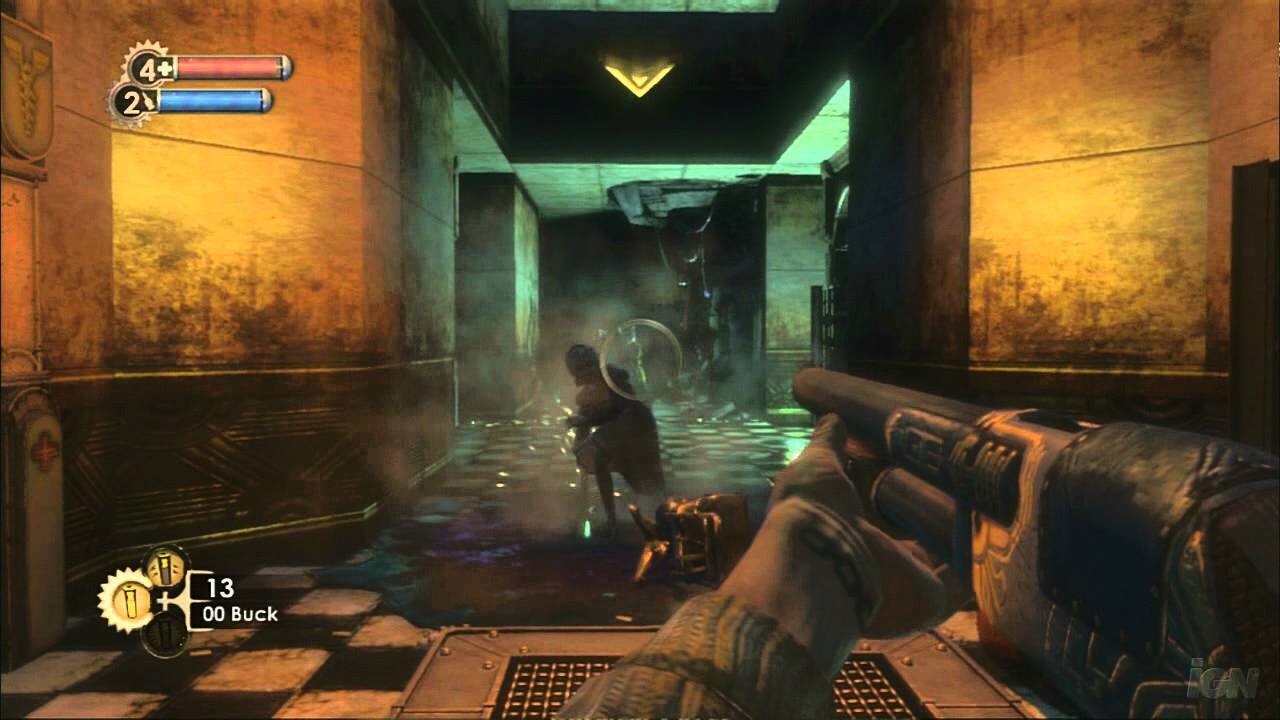Image resolution: width=1280 pixels, height=720 pixels.
Task: Click the yellow objective arrow marker
Action: tap(639, 77)
